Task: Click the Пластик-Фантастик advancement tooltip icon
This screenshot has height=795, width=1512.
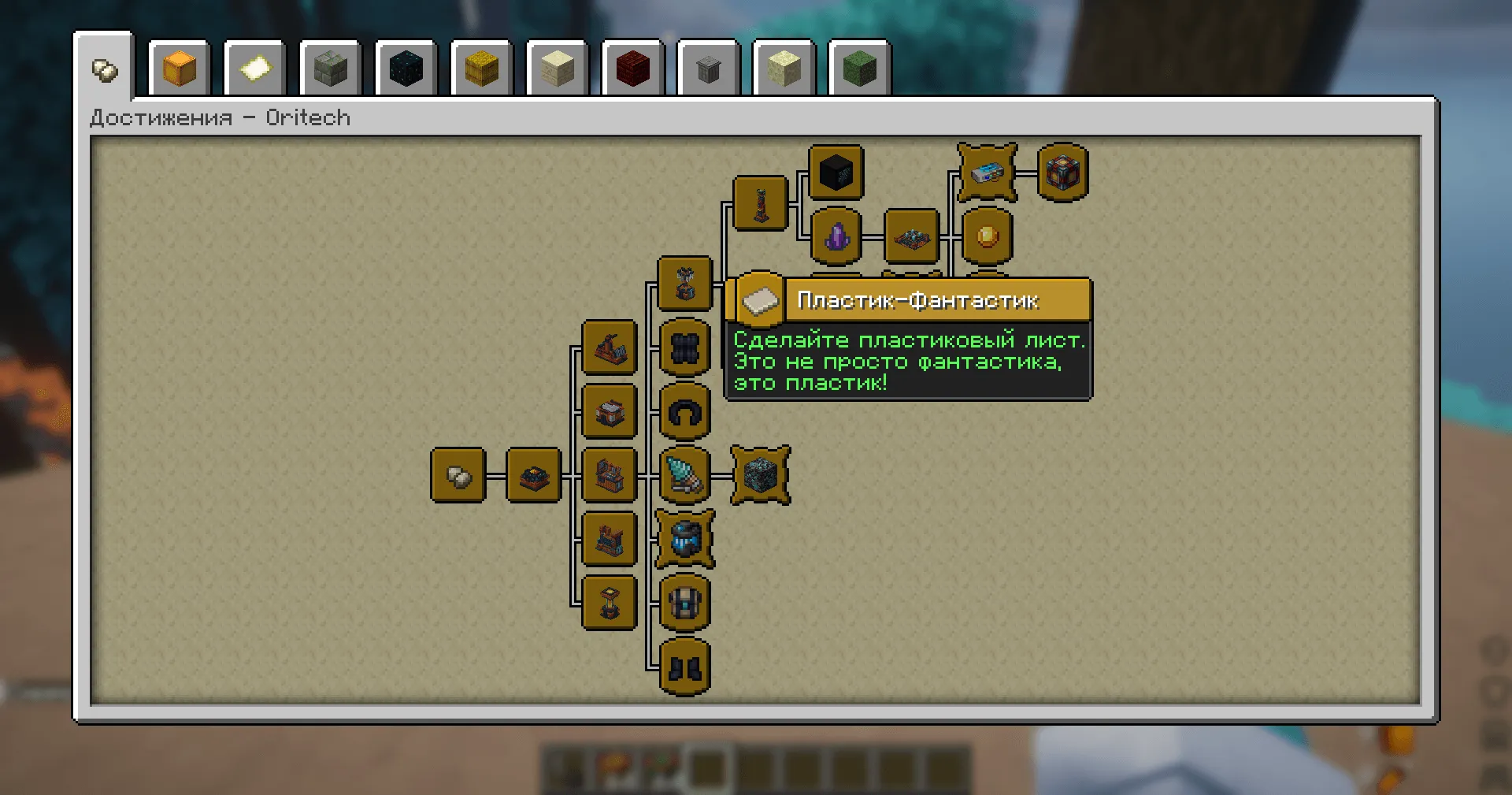Action: pos(758,301)
